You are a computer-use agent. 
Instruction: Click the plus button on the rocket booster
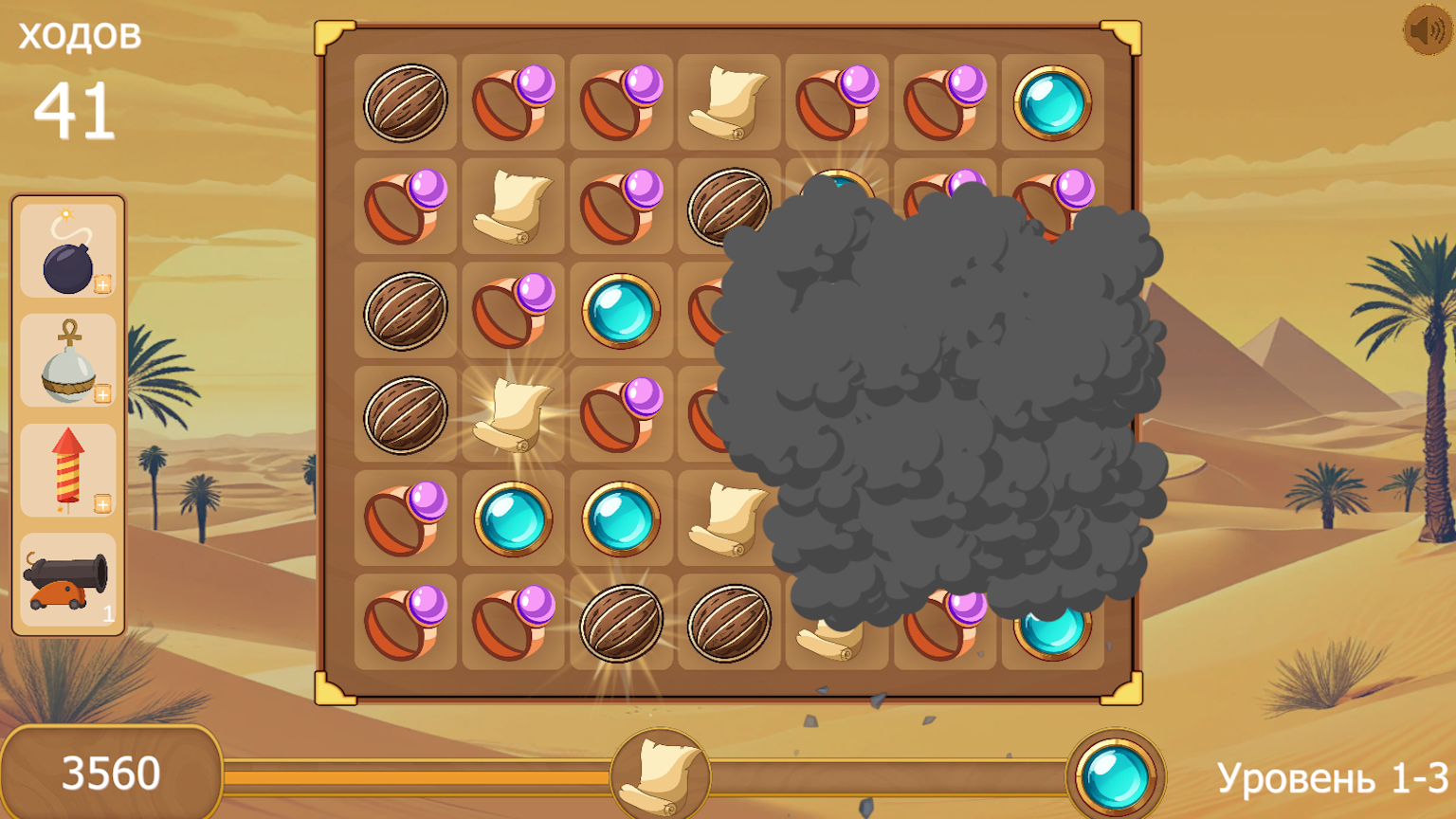pyautogui.click(x=102, y=505)
